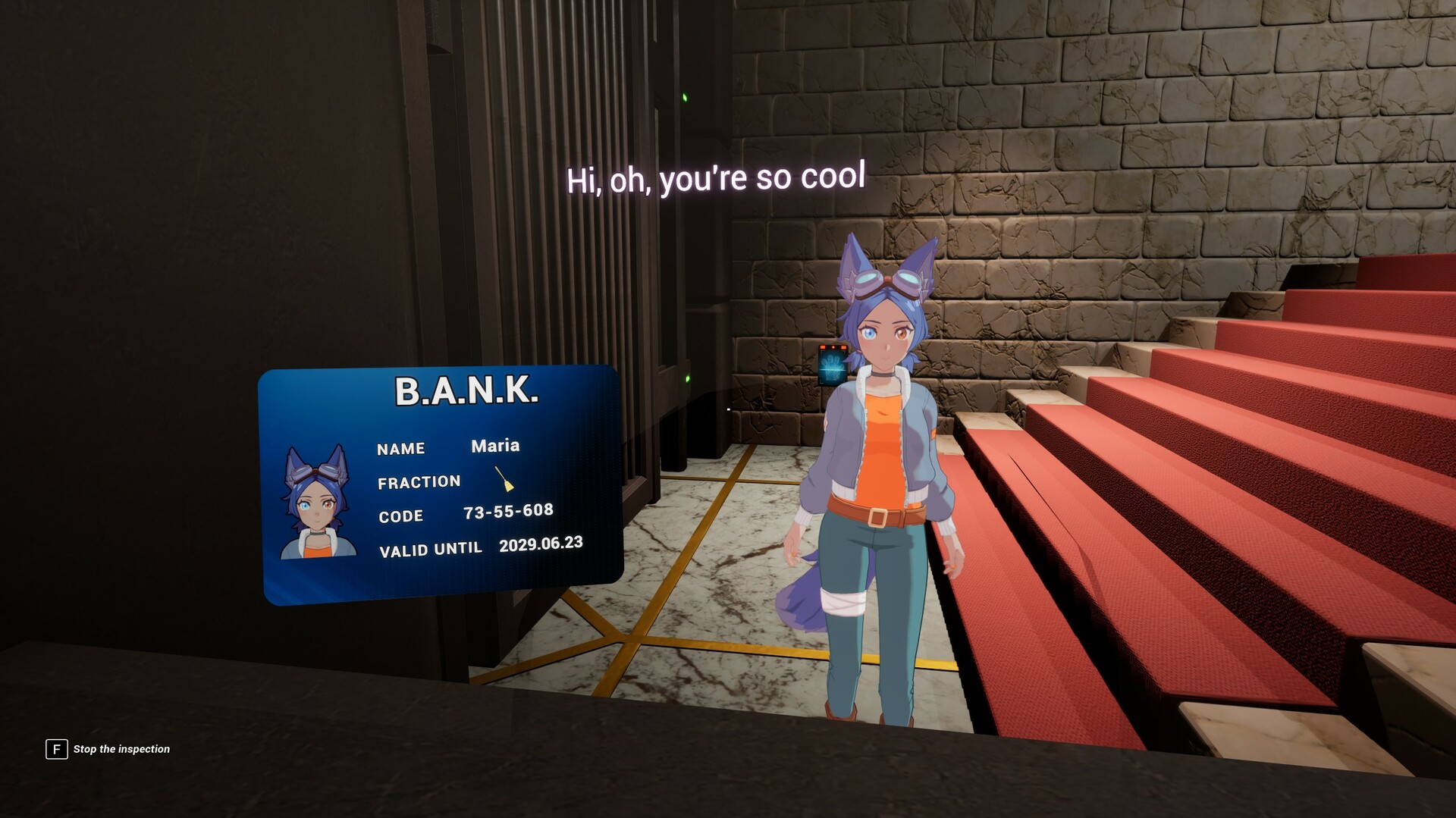Click the code number 73-55-608
Image resolution: width=1456 pixels, height=818 pixels.
point(510,510)
